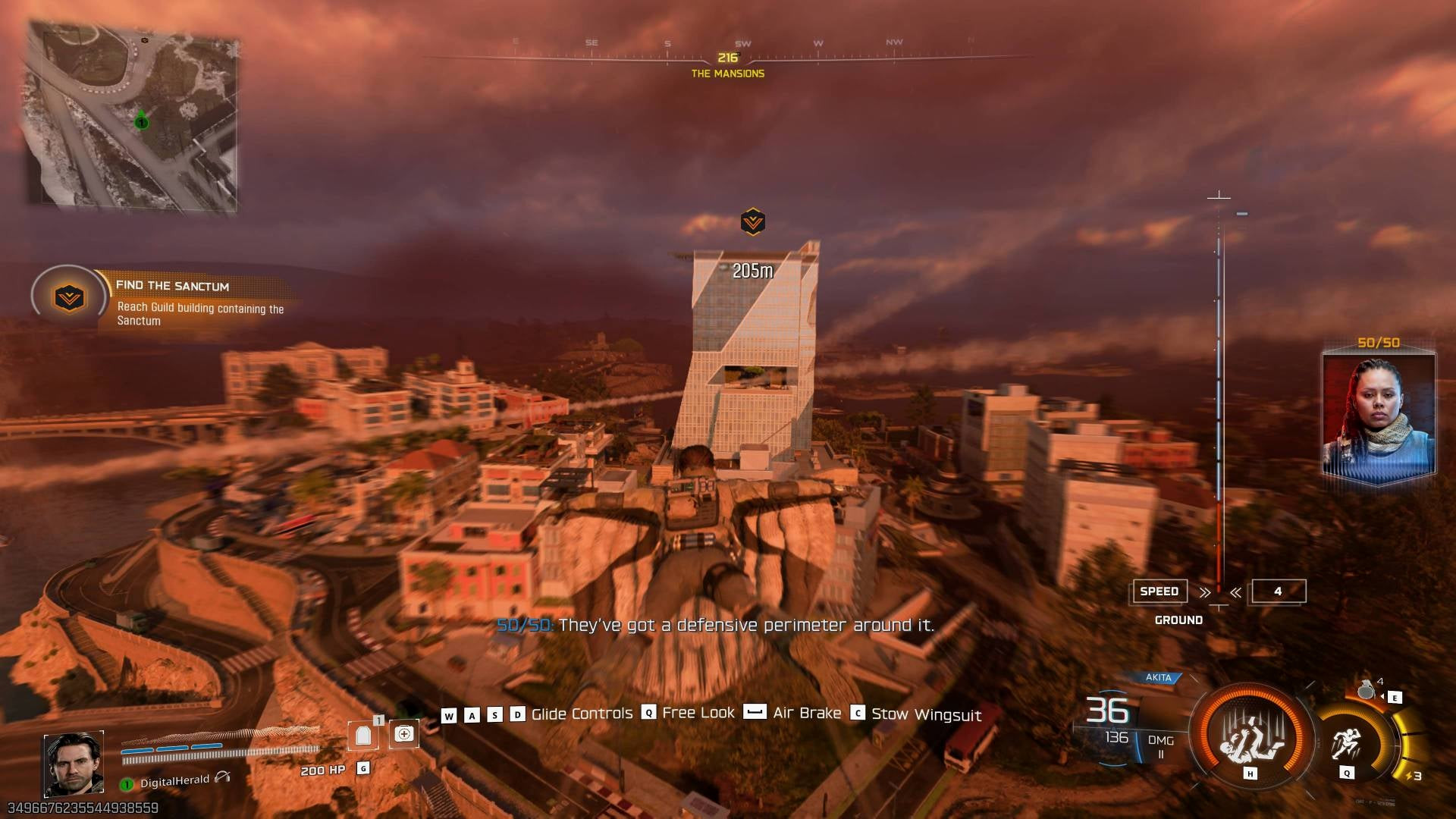Click the 205m objective waypoint marker
Screen dimensions: 1456x819
[x=752, y=222]
